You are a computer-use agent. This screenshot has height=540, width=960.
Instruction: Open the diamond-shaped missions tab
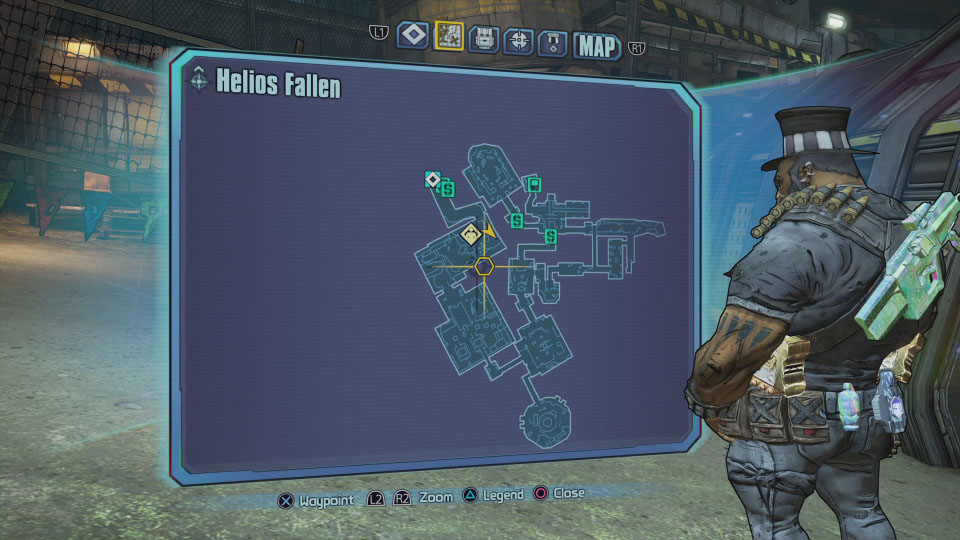point(413,36)
